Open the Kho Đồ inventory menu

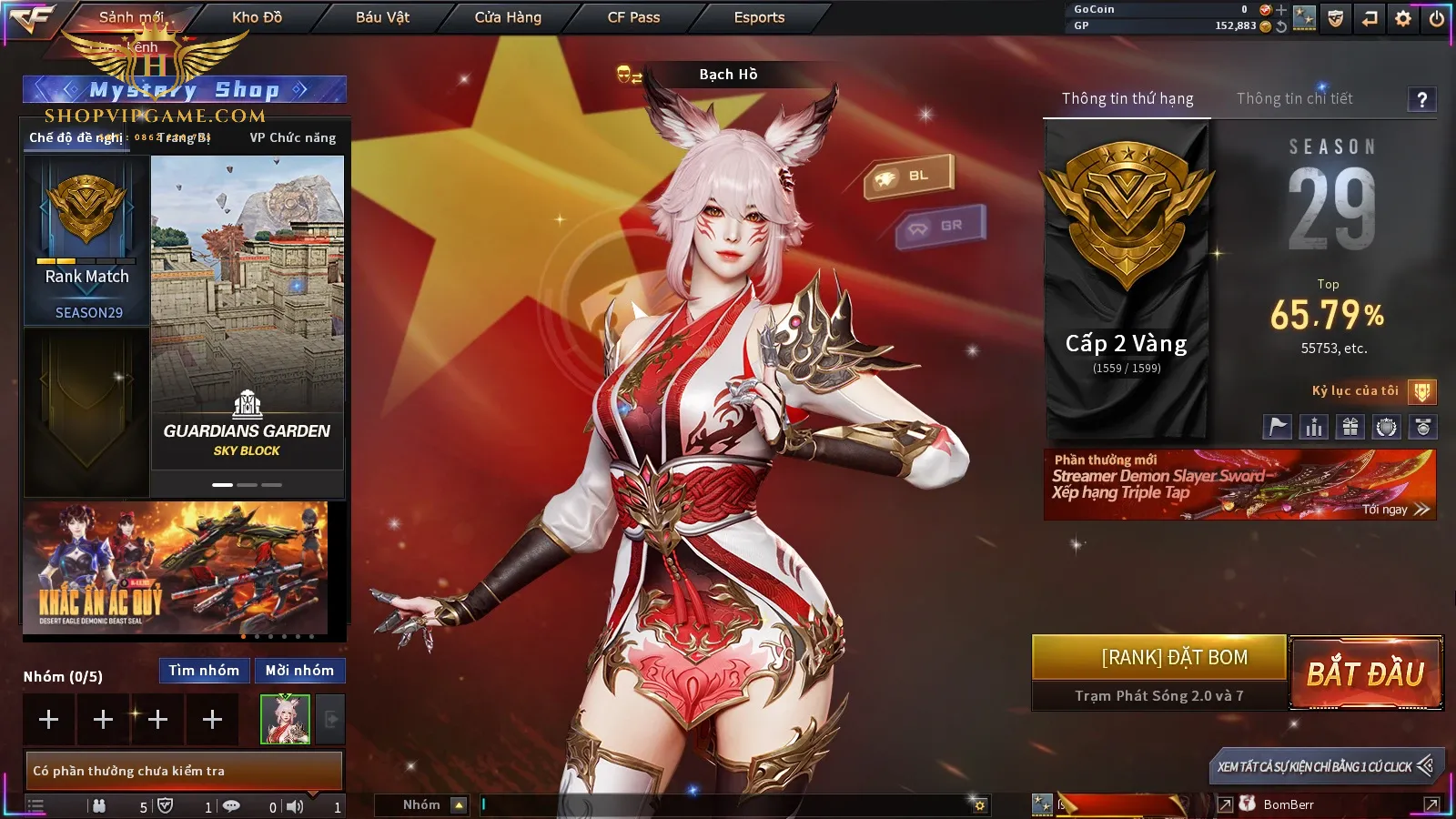click(x=257, y=17)
